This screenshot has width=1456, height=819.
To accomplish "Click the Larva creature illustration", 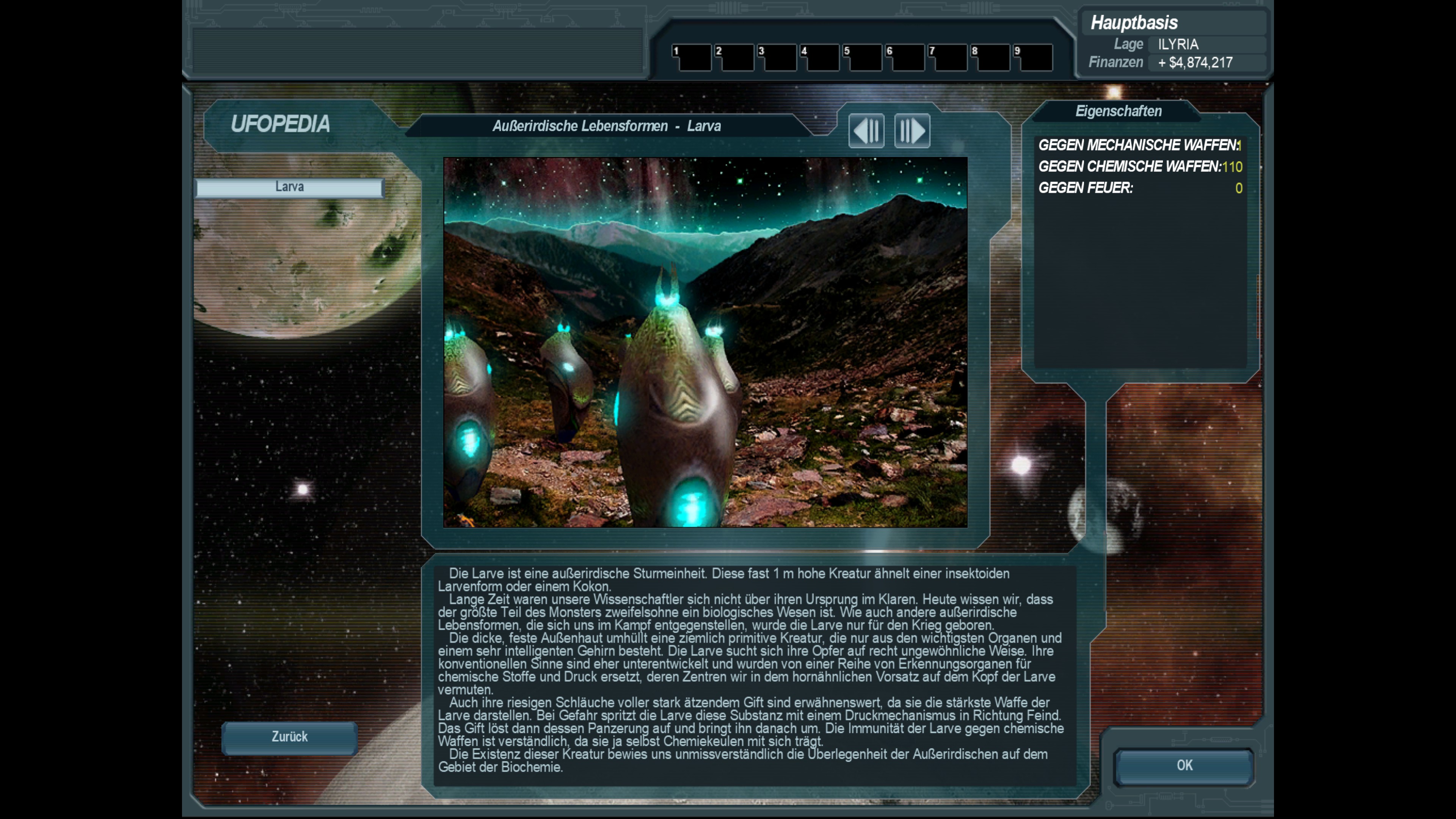I will pyautogui.click(x=705, y=342).
